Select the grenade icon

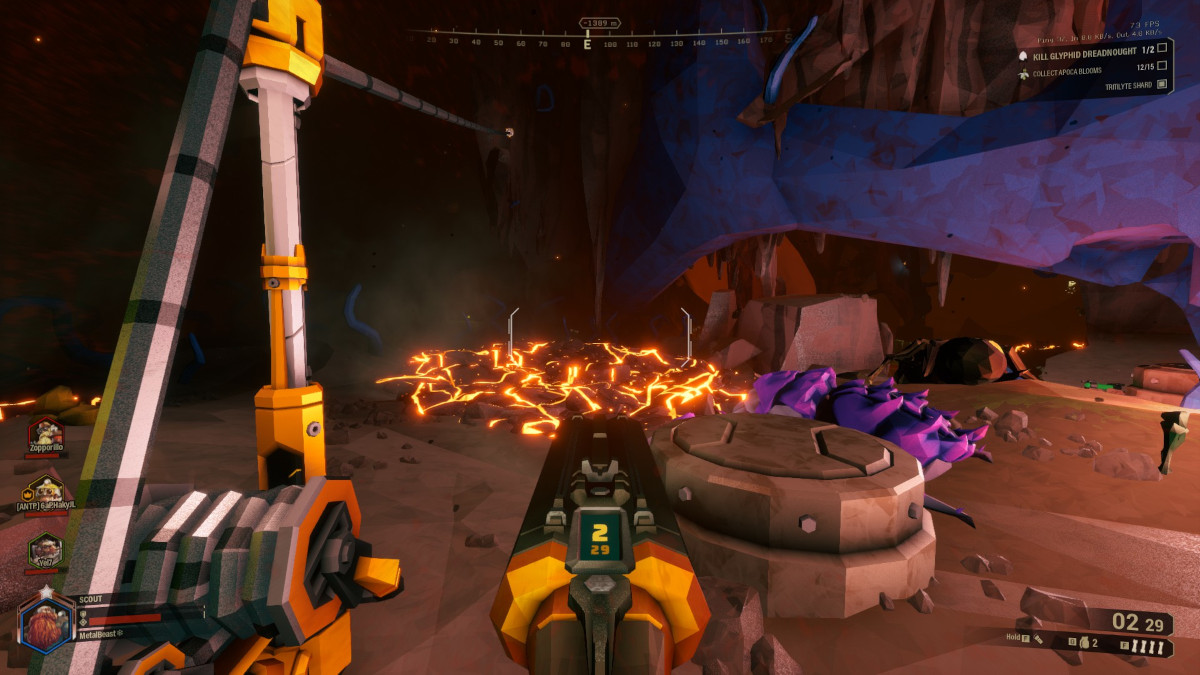1084,644
